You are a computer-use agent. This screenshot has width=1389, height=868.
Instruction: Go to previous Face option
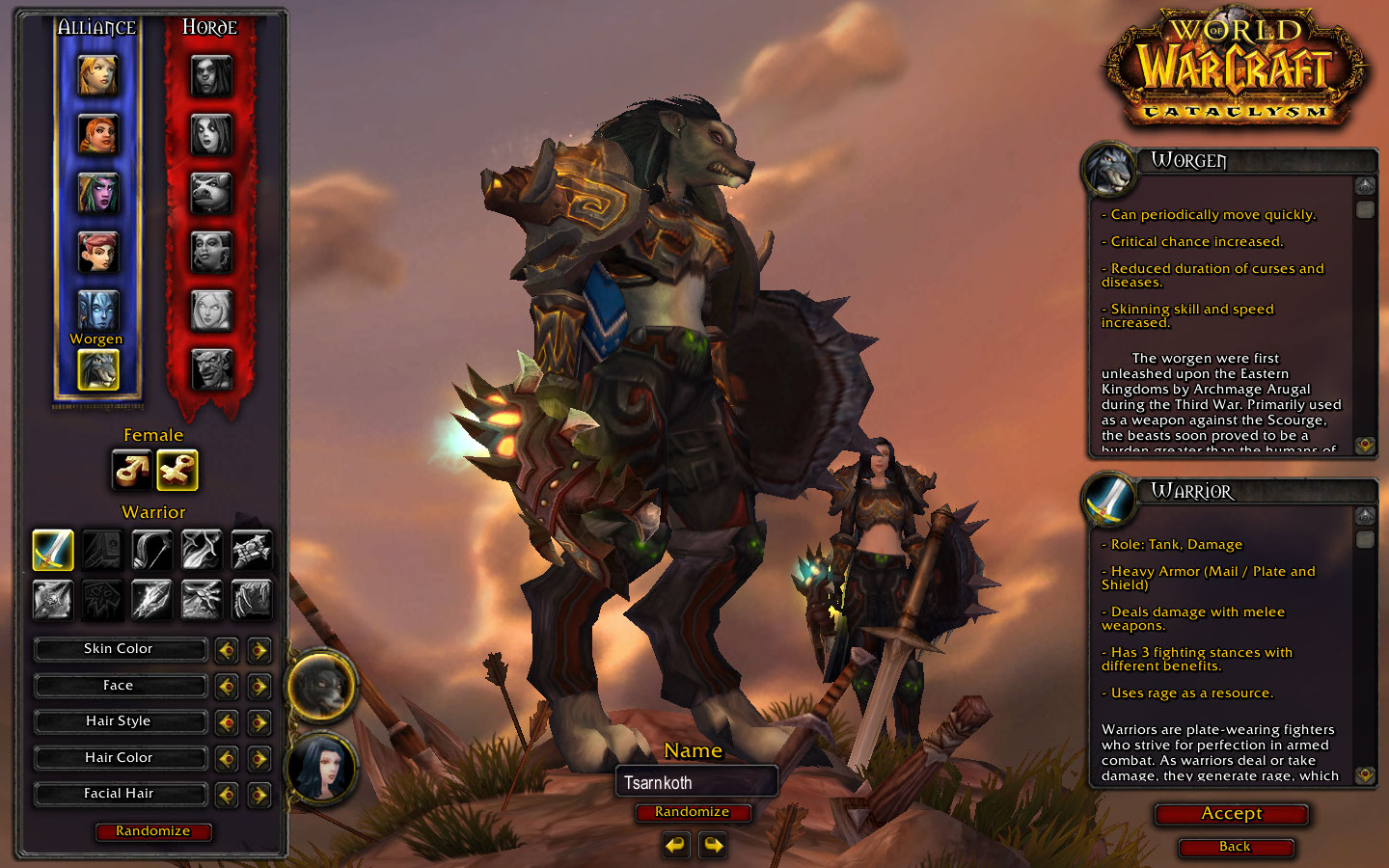click(227, 687)
